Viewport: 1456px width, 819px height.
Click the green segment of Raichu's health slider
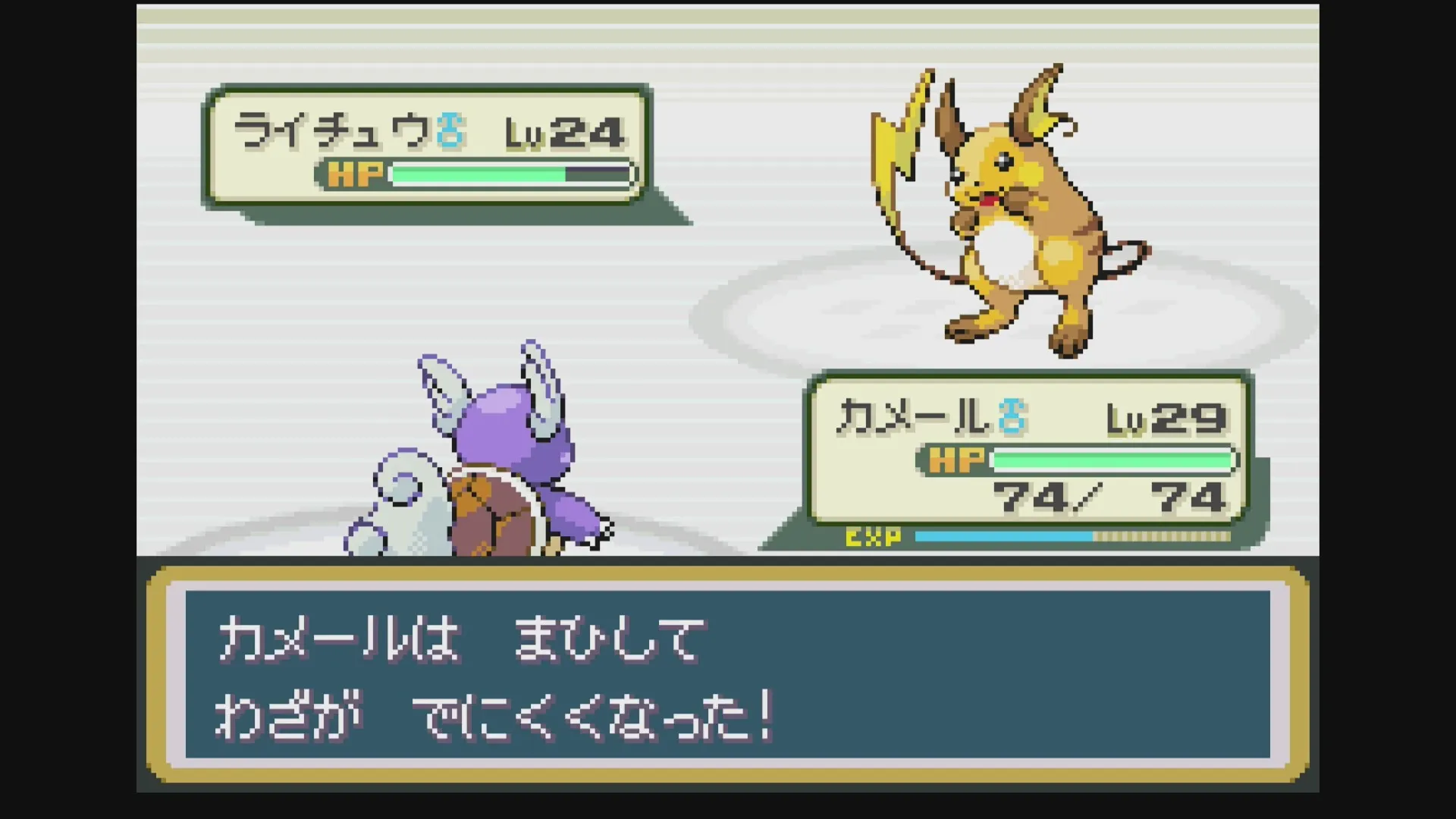[x=478, y=175]
